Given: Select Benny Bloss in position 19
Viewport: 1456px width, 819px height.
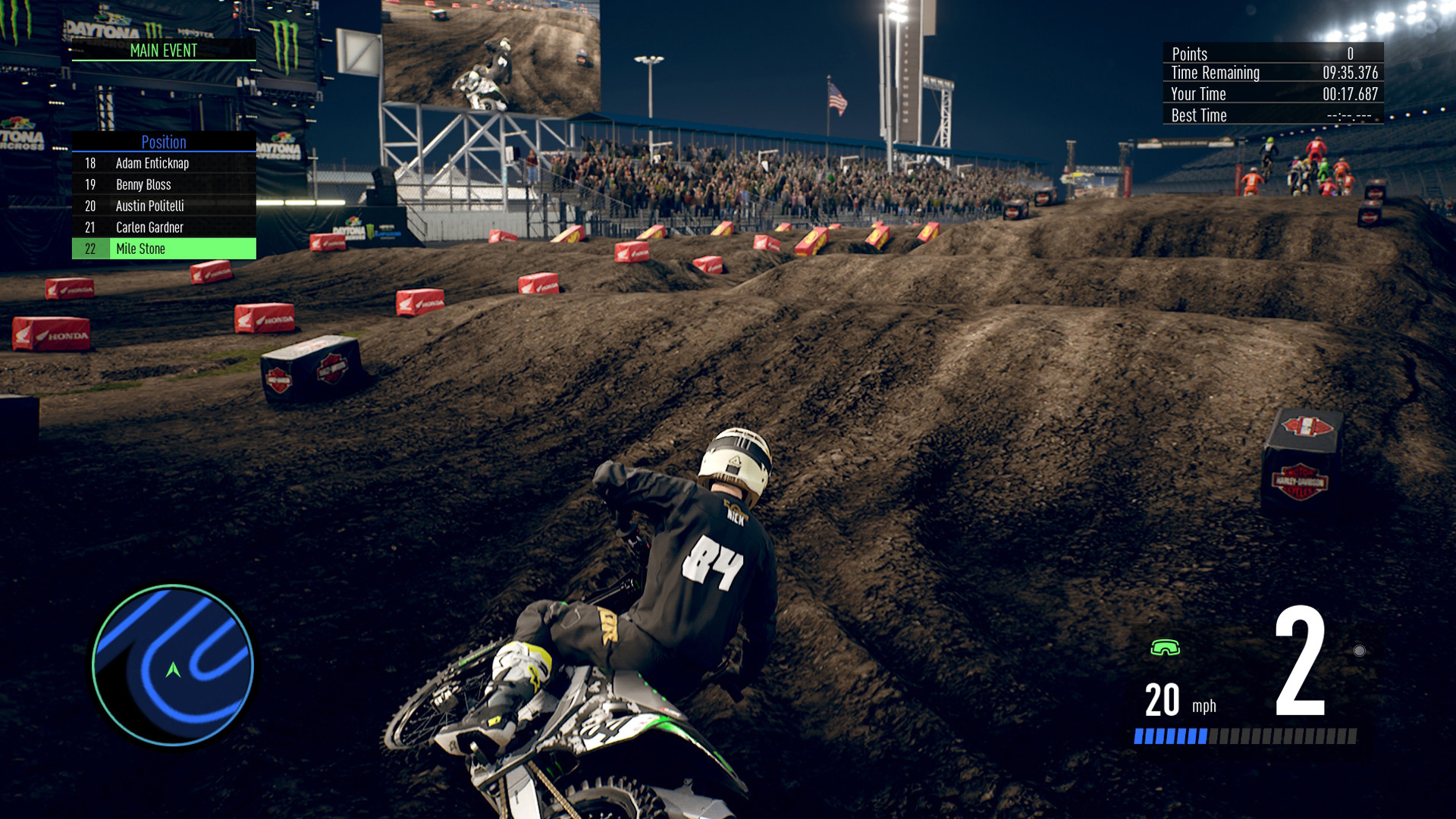Looking at the screenshot, I should pyautogui.click(x=163, y=184).
